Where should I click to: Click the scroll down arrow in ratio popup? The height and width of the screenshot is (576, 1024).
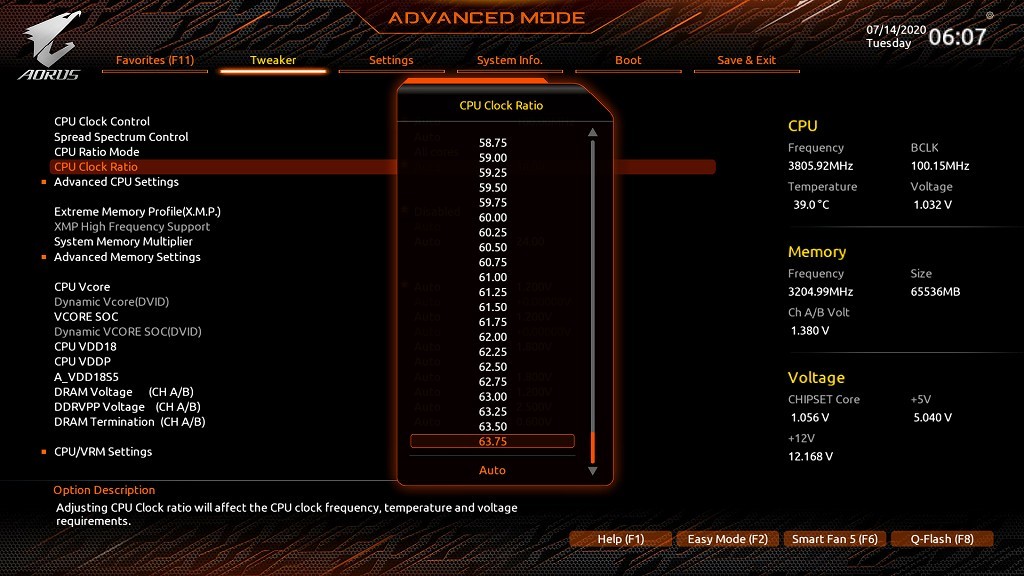(592, 470)
